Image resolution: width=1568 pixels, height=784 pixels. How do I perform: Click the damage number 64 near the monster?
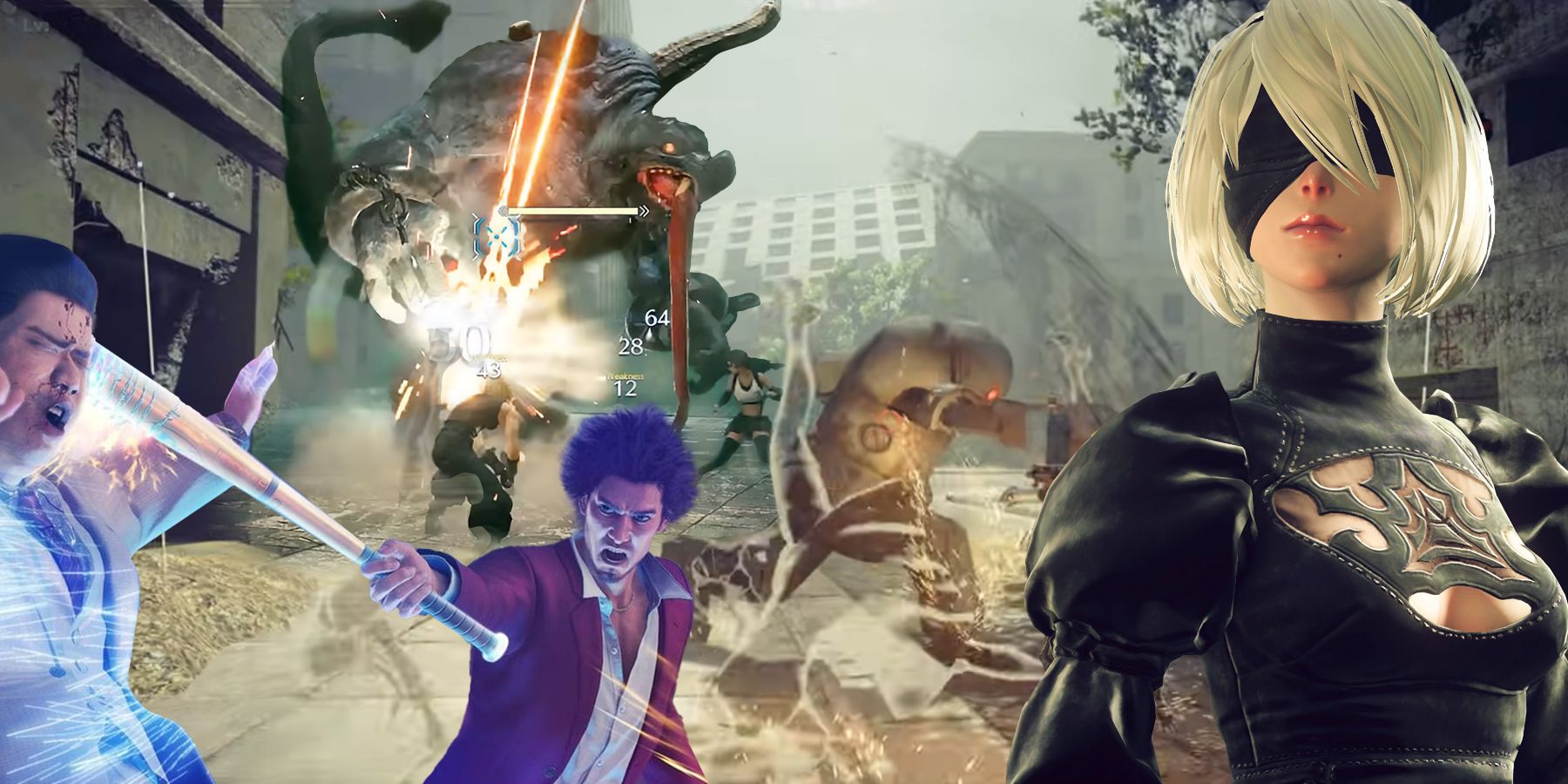click(x=656, y=318)
